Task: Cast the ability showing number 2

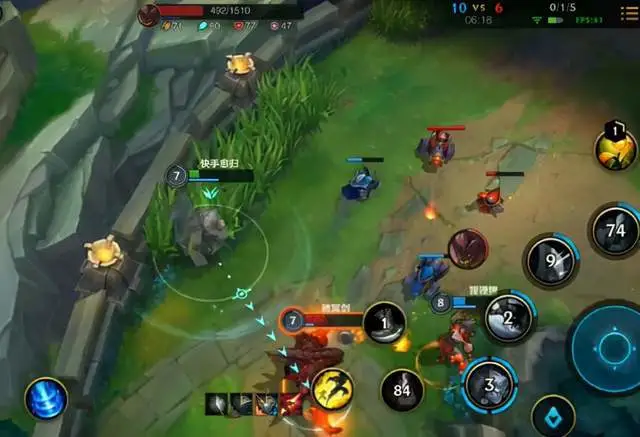Action: tap(508, 318)
